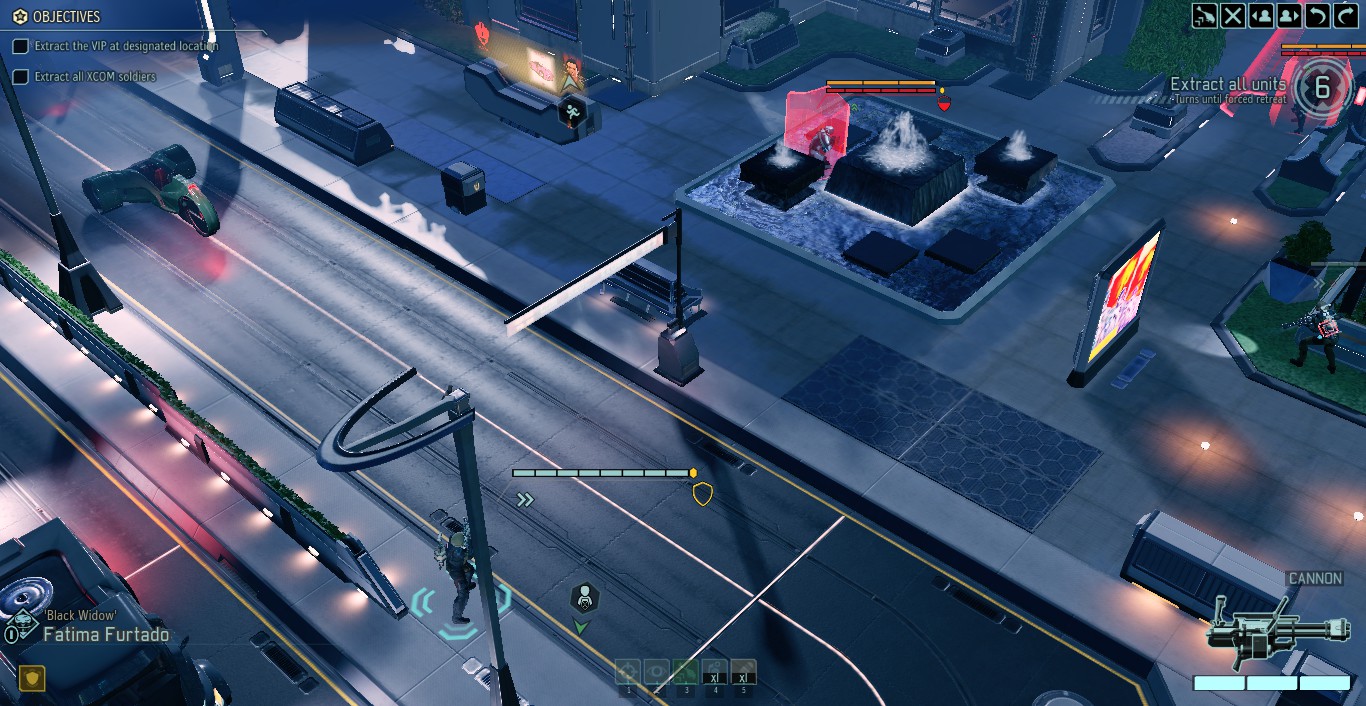Activate the eye Overwatch ability
Viewport: 1366px width, 706px height.
(656, 673)
